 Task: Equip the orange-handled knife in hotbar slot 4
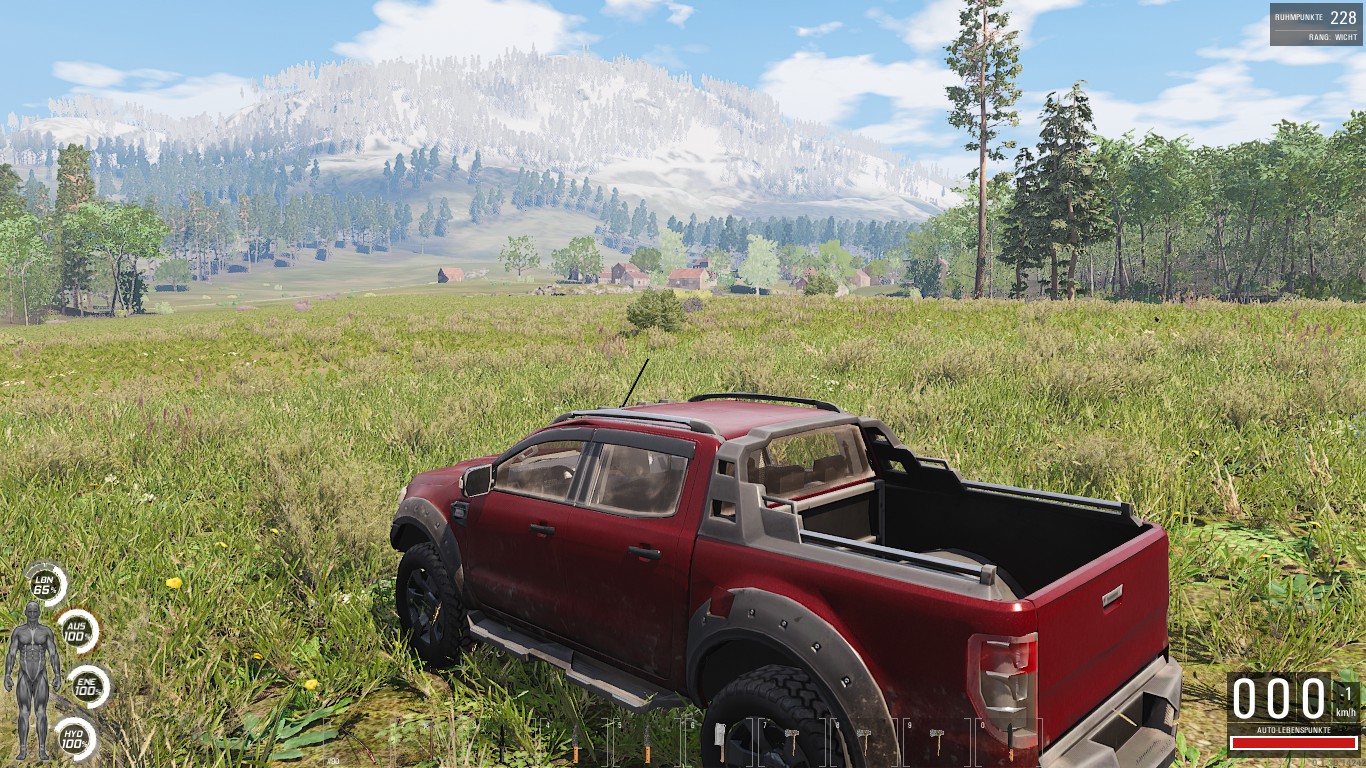(x=575, y=740)
